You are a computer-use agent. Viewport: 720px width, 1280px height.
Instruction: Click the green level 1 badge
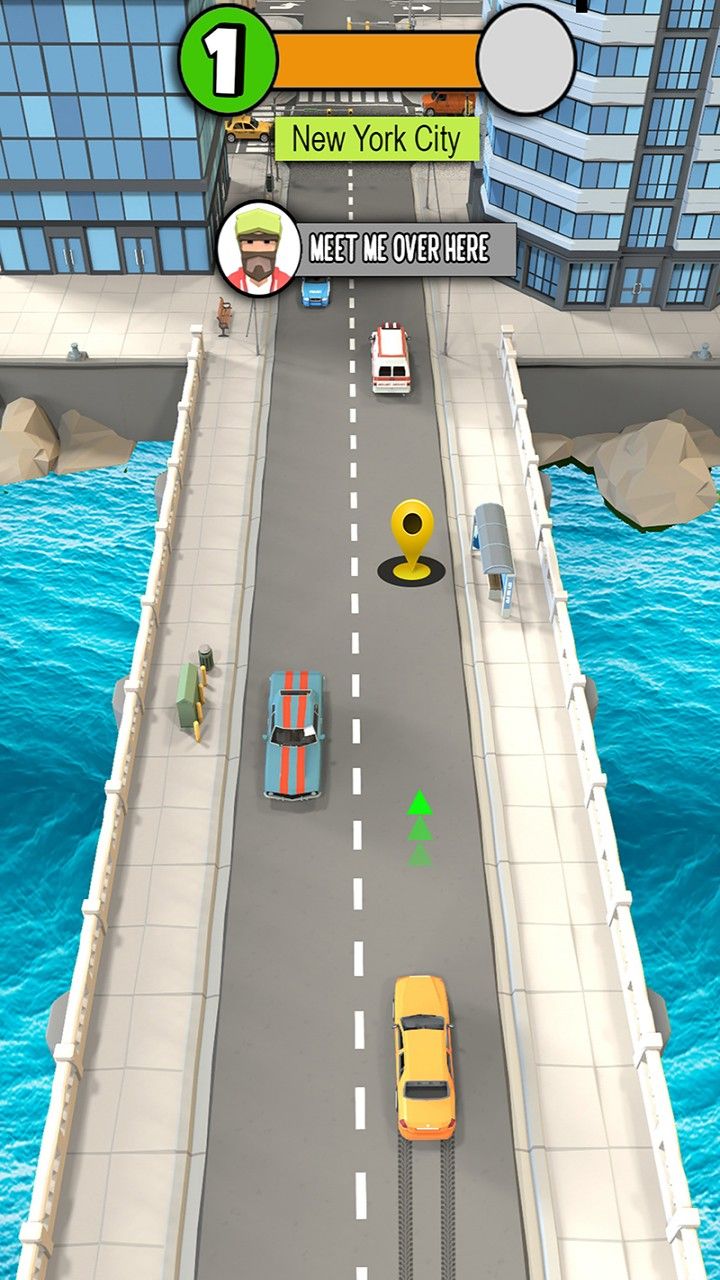tap(227, 60)
